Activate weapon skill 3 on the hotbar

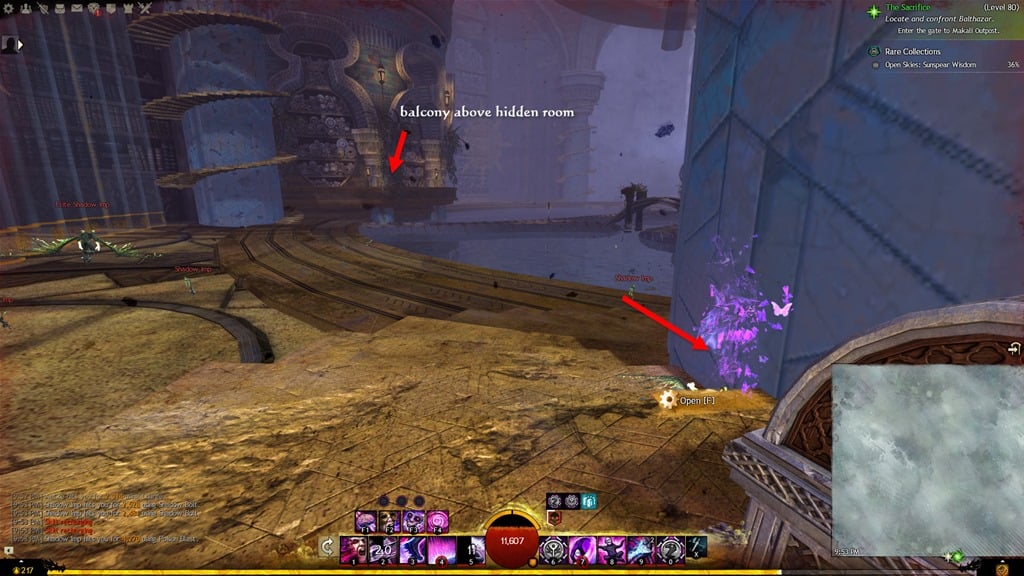pos(412,549)
